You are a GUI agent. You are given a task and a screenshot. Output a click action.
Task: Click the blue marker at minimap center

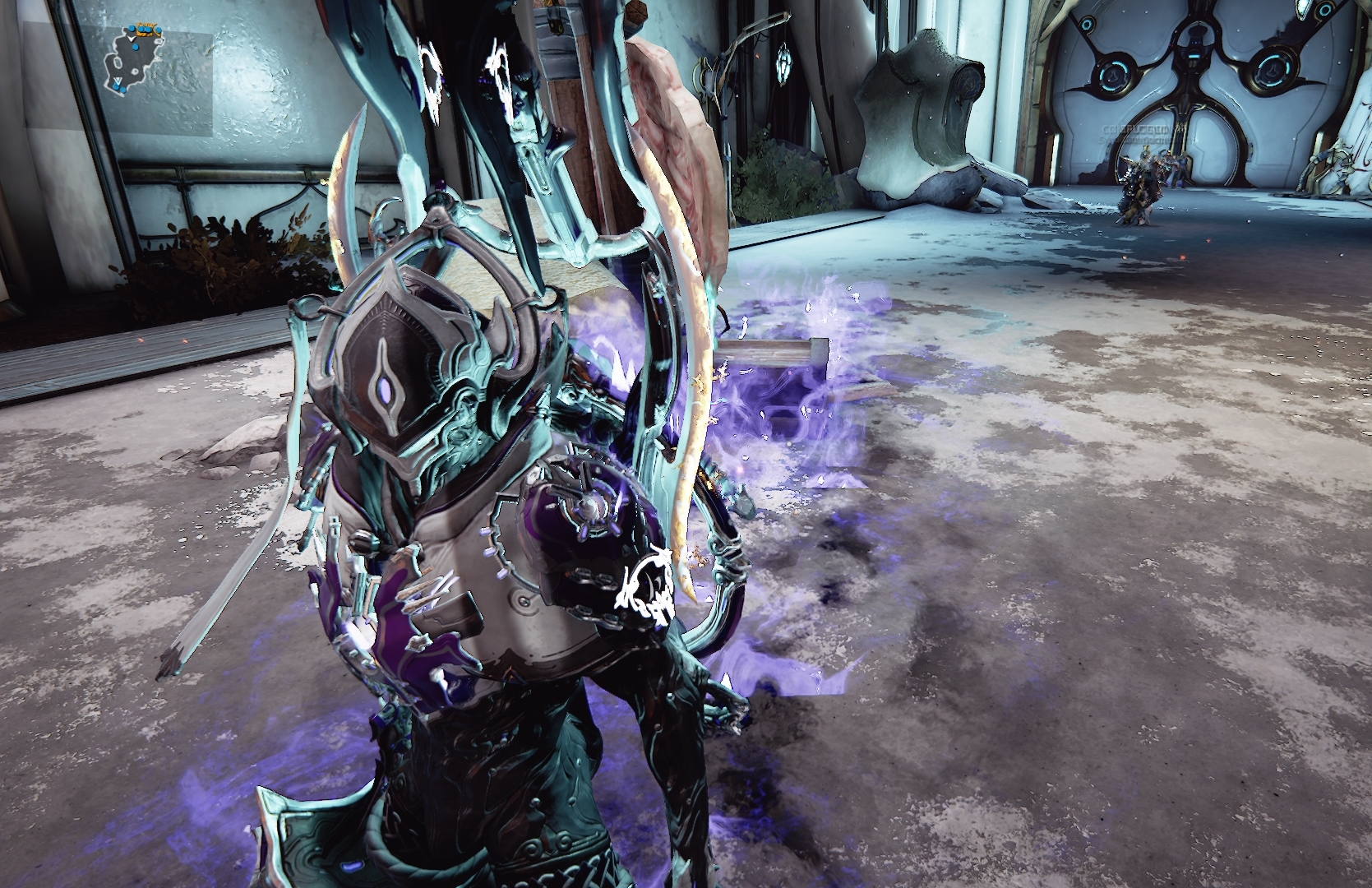tap(135, 47)
